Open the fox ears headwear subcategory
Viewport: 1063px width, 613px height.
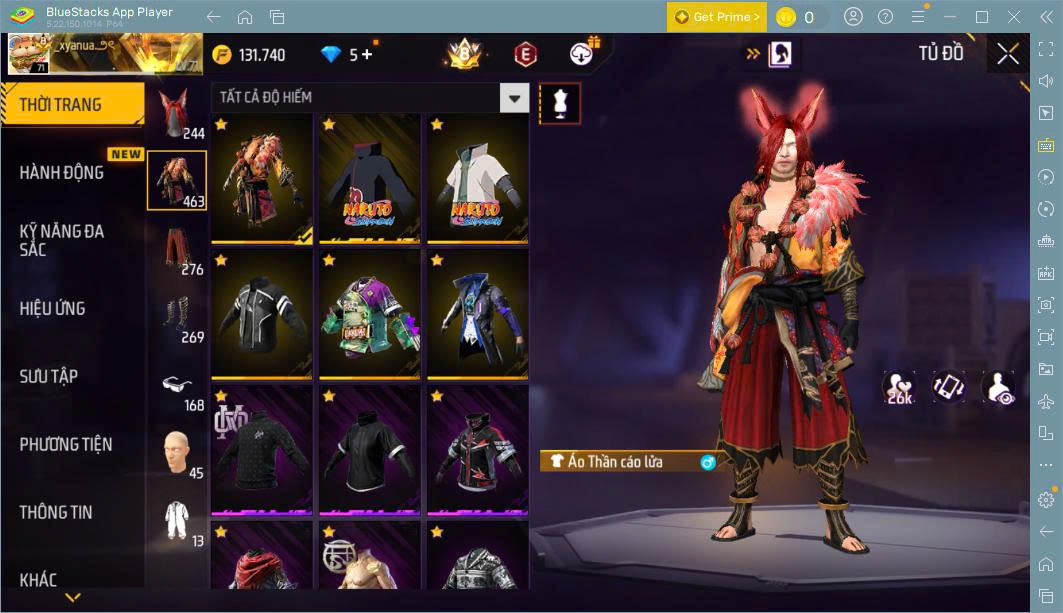point(177,113)
